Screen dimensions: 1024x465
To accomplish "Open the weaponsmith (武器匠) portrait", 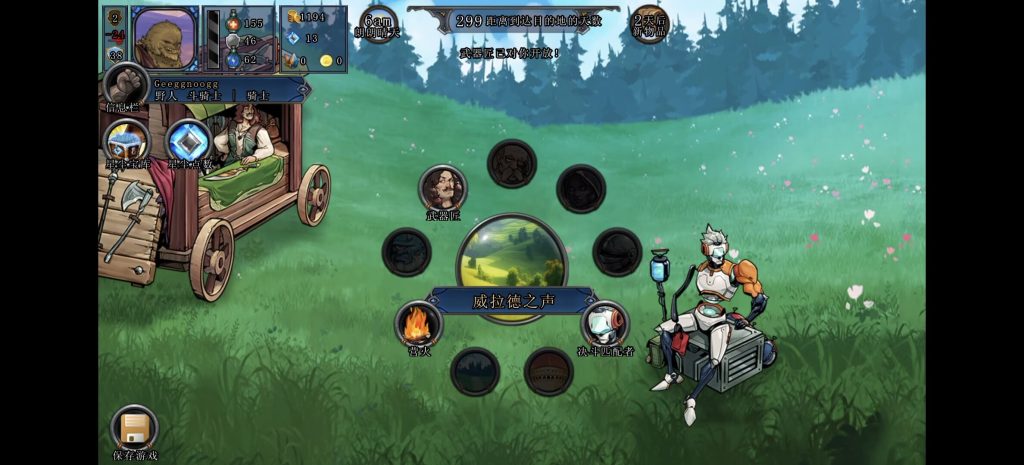I will coord(442,188).
